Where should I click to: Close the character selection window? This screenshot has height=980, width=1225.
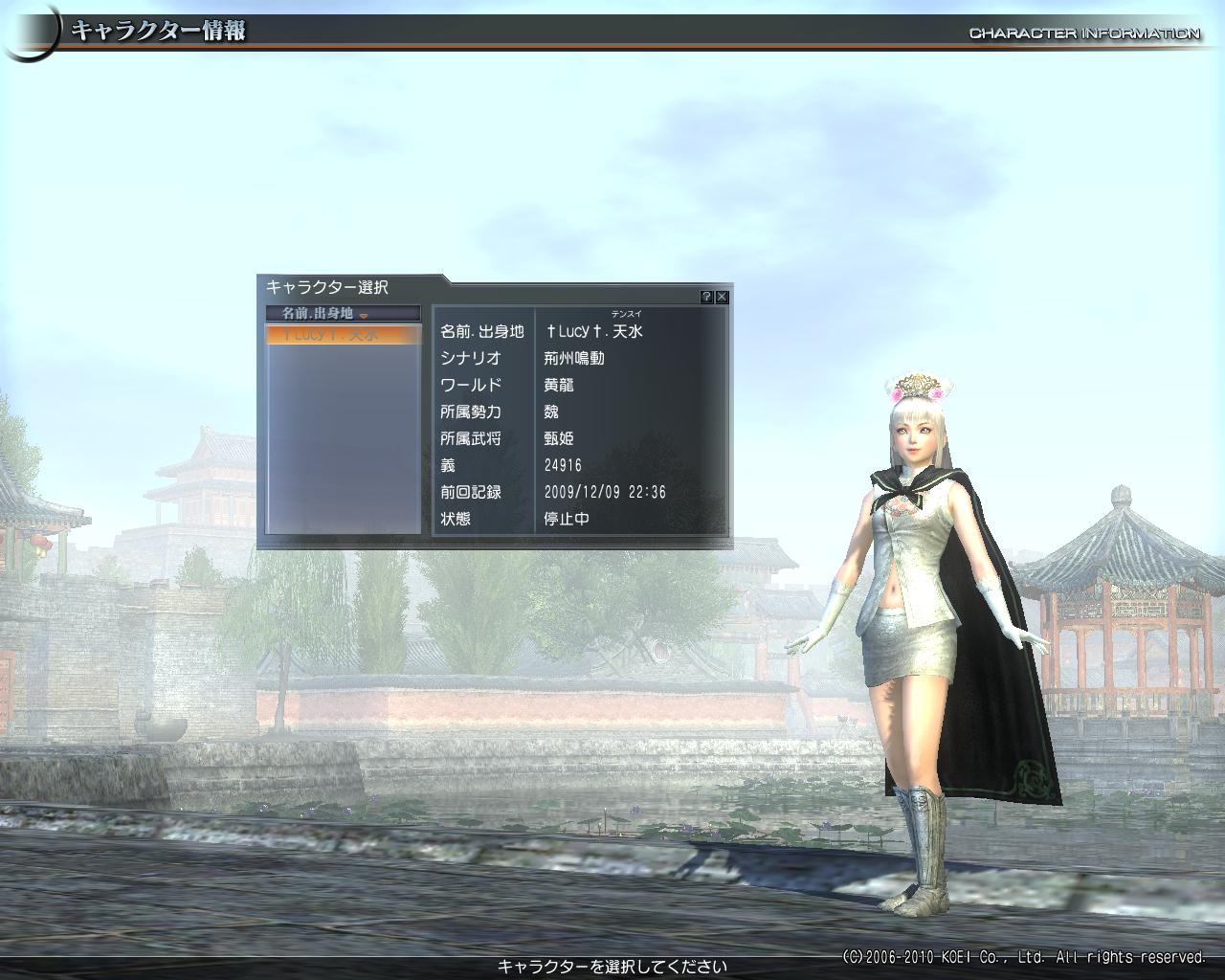(x=722, y=297)
